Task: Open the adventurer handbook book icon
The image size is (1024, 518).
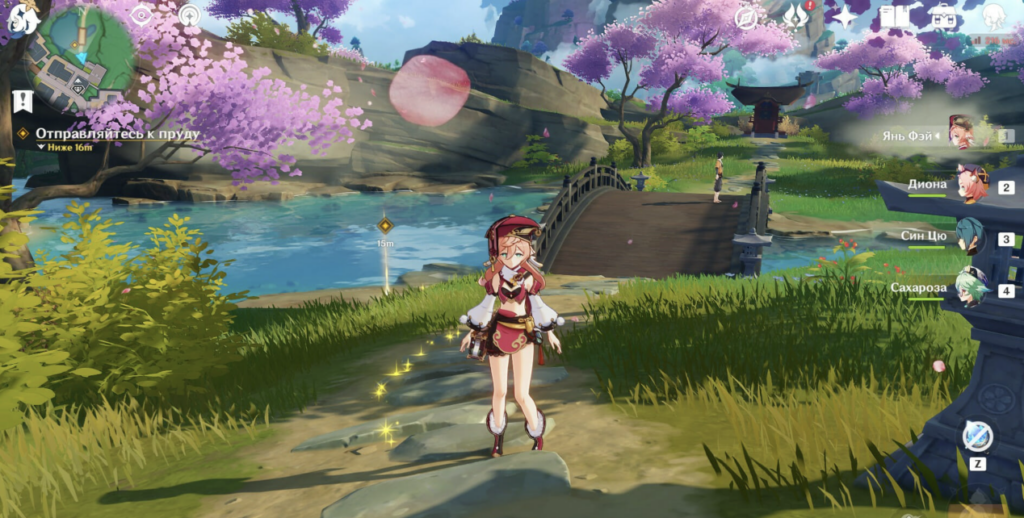Action: [x=894, y=17]
